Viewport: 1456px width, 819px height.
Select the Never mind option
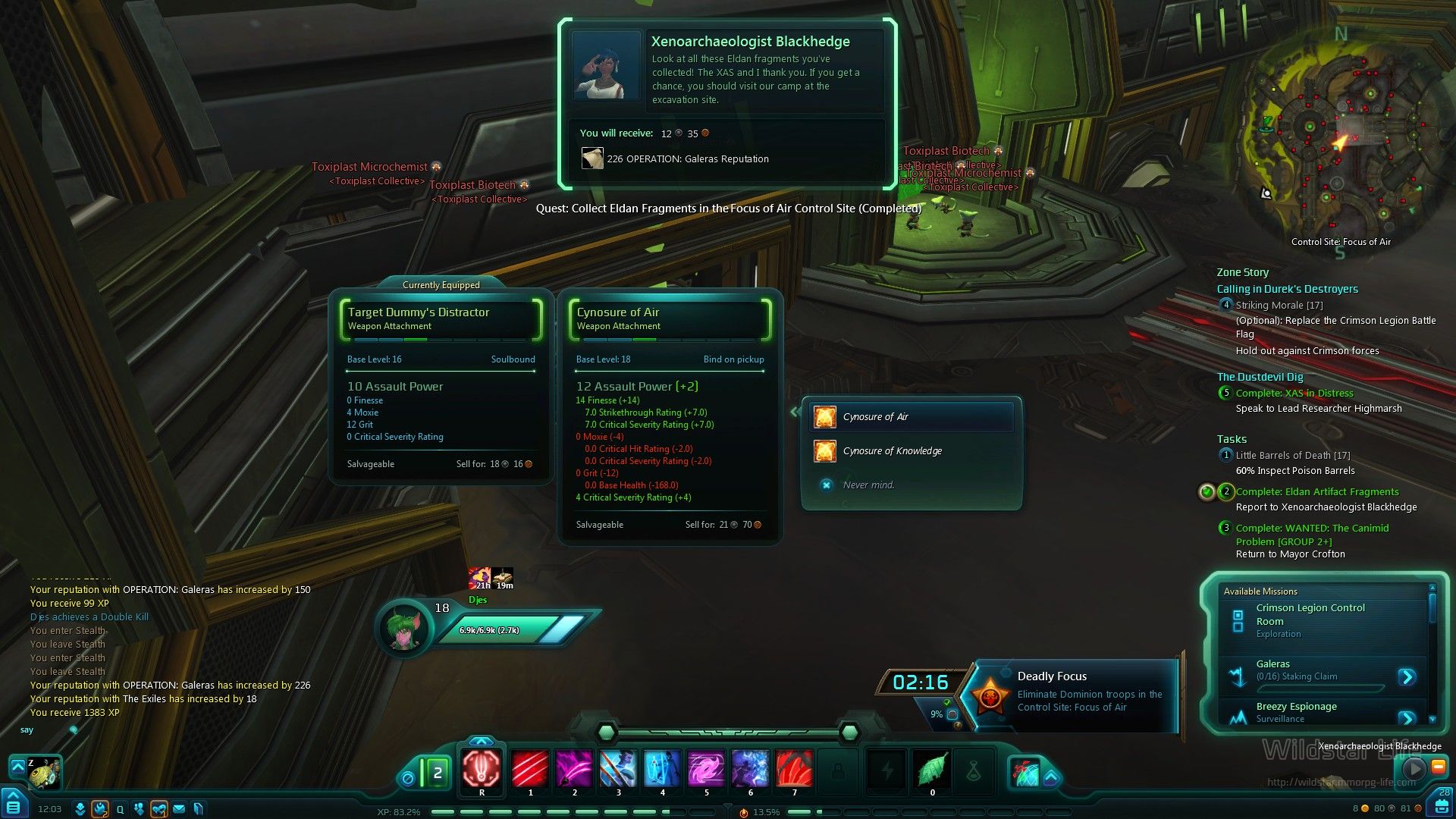868,485
